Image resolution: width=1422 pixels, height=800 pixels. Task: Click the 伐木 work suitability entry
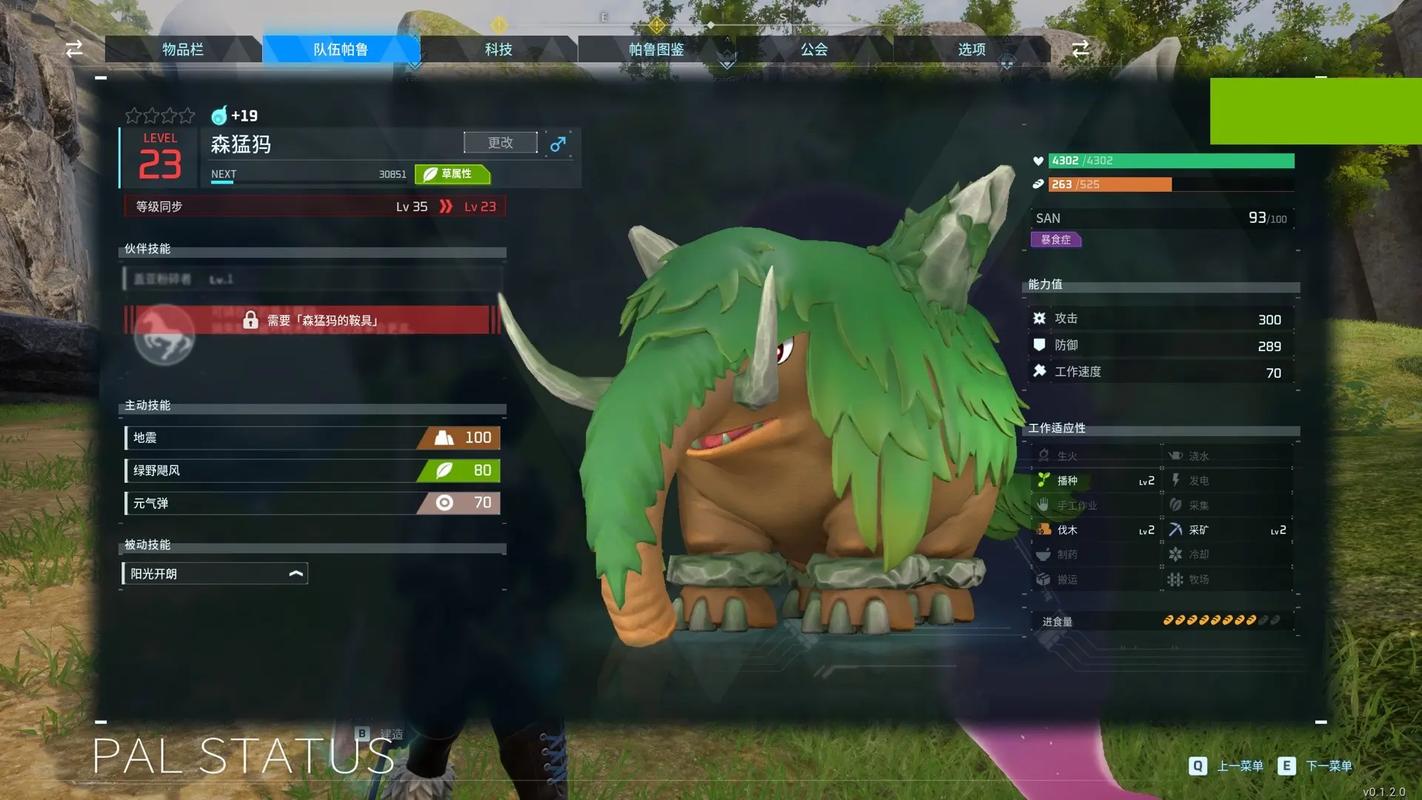1095,530
